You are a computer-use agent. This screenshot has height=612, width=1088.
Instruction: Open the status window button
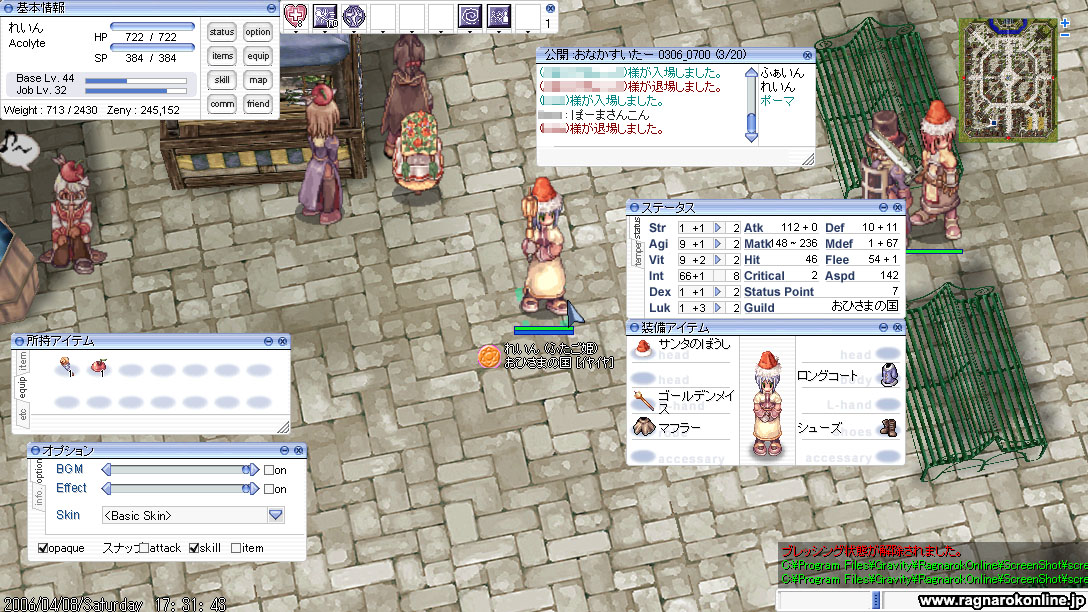[x=222, y=32]
